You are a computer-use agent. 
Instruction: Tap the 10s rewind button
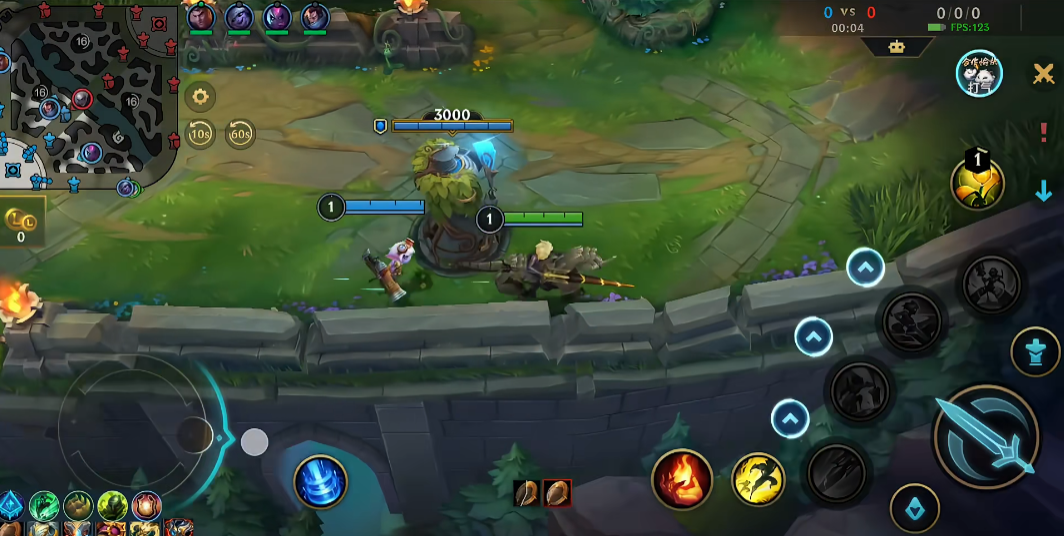pyautogui.click(x=200, y=133)
